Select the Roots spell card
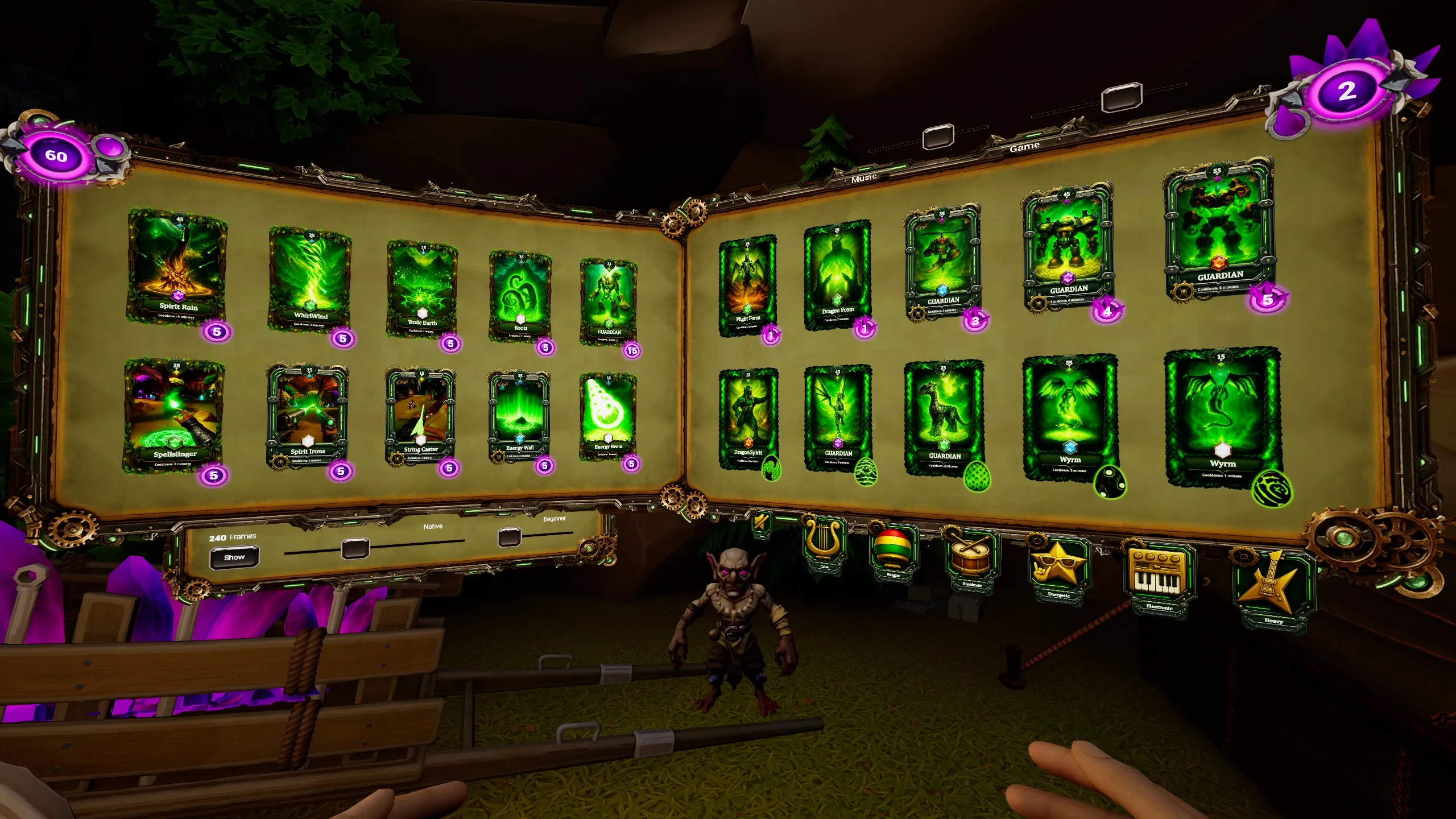 click(x=520, y=296)
